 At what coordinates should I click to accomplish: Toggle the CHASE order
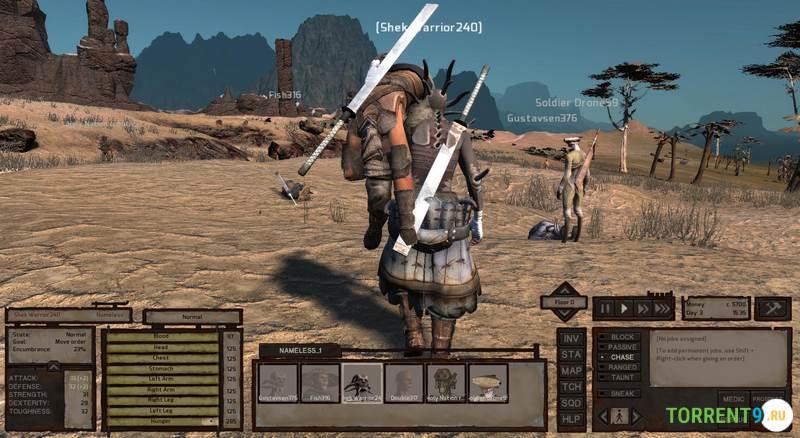[621, 357]
